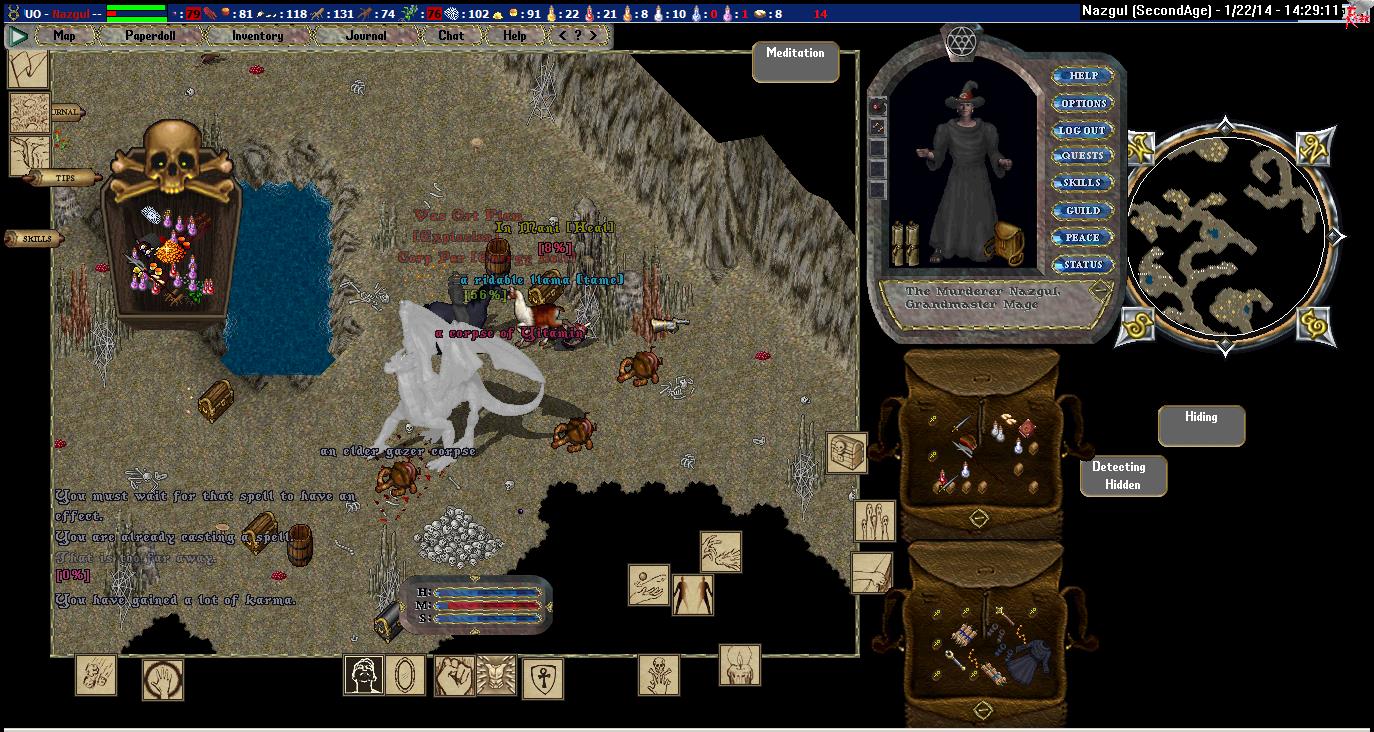
Task: Open the SKILLS button on the paperdoll
Action: point(1083,183)
